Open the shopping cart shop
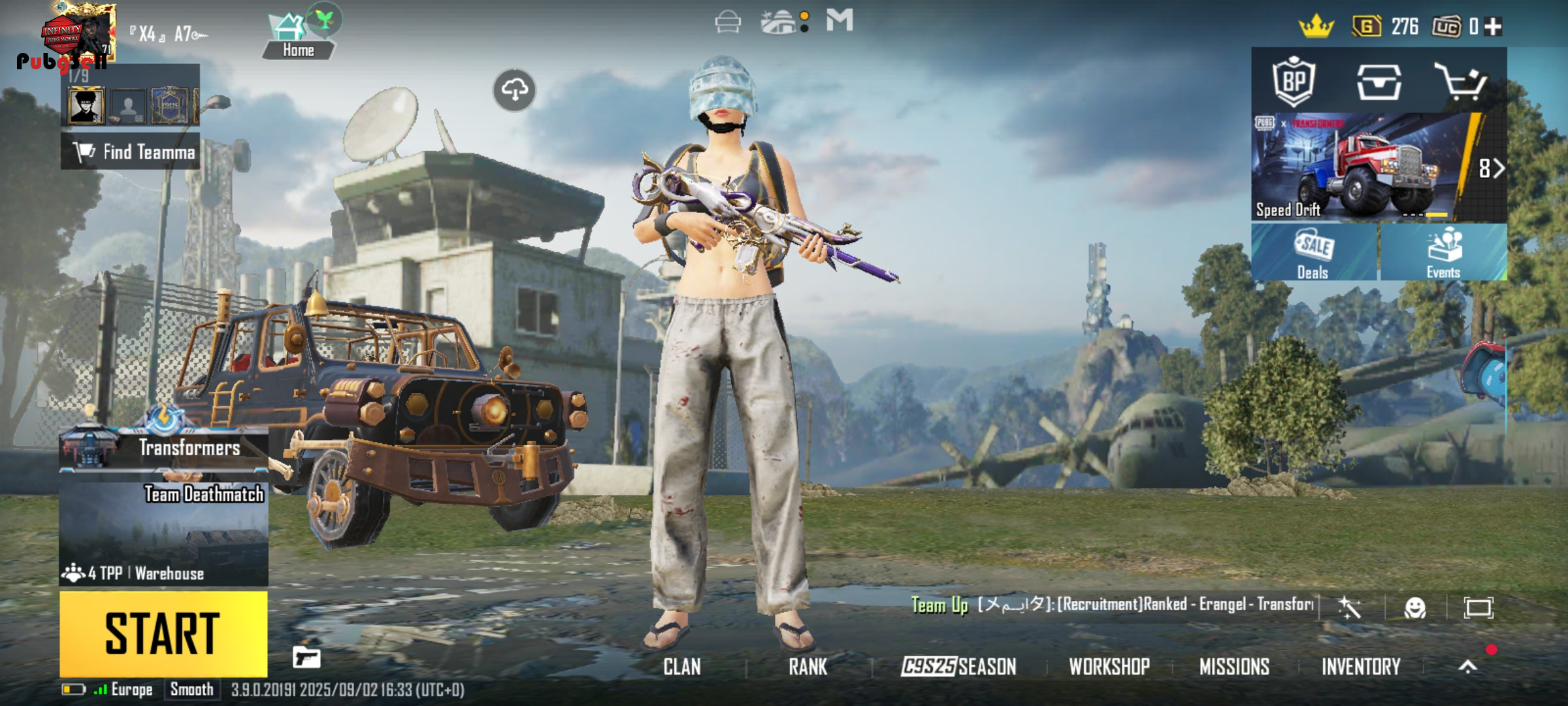This screenshot has width=1568, height=706. tap(1461, 82)
